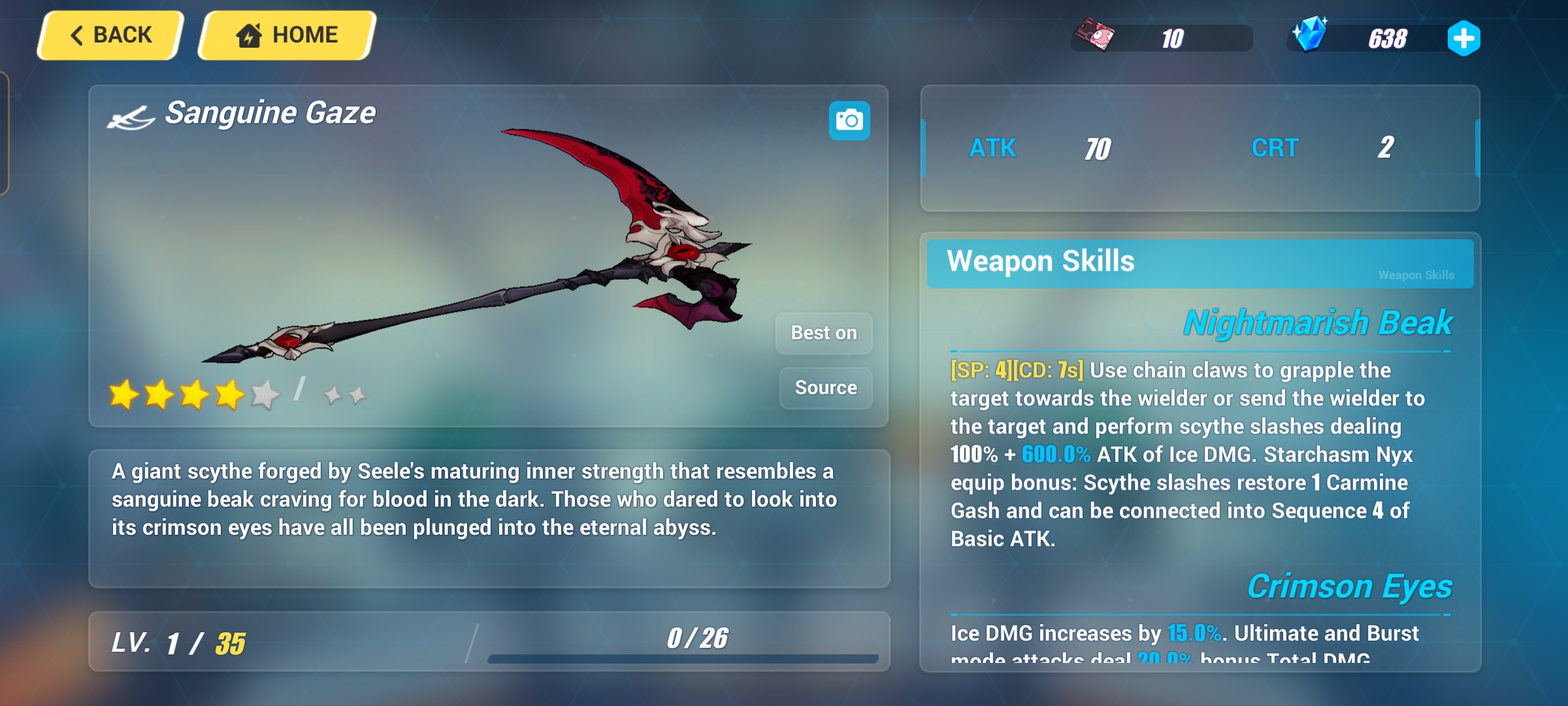Open the weapon Source info
Screen dimensions: 1568x706
pyautogui.click(x=826, y=388)
